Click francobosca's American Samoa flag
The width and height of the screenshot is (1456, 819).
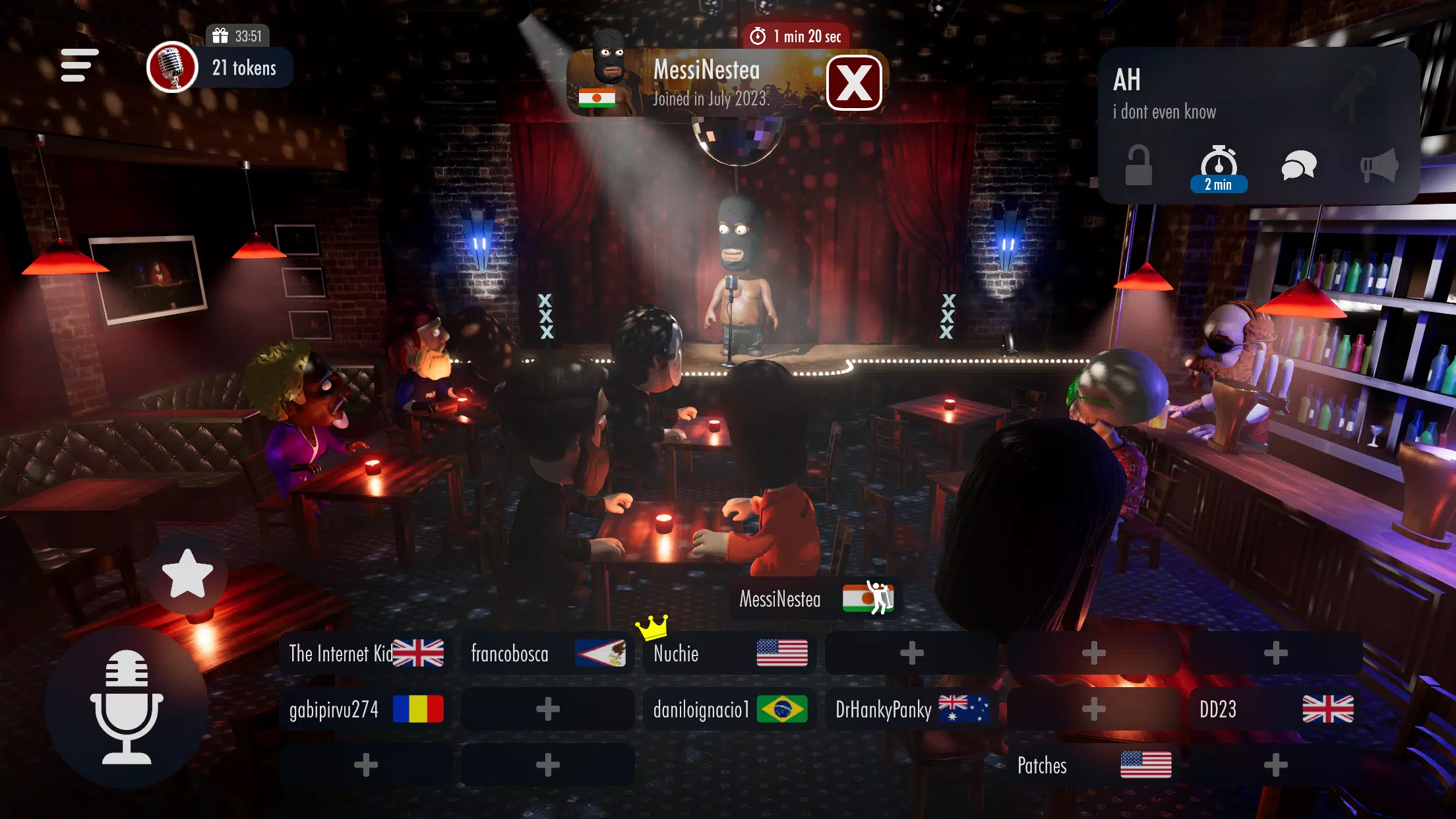(601, 654)
